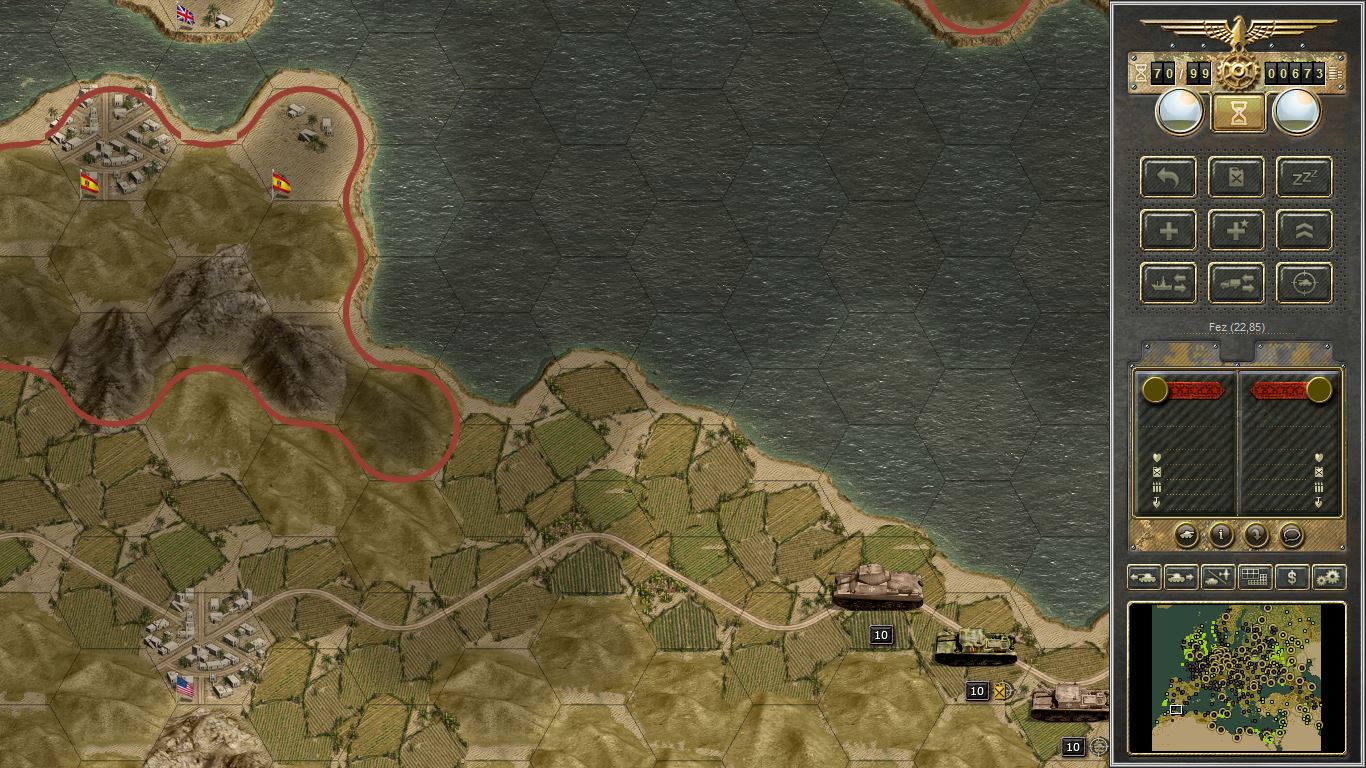Request elite reinforcements with the starred plus
This screenshot has width=1366, height=768.
[1236, 230]
